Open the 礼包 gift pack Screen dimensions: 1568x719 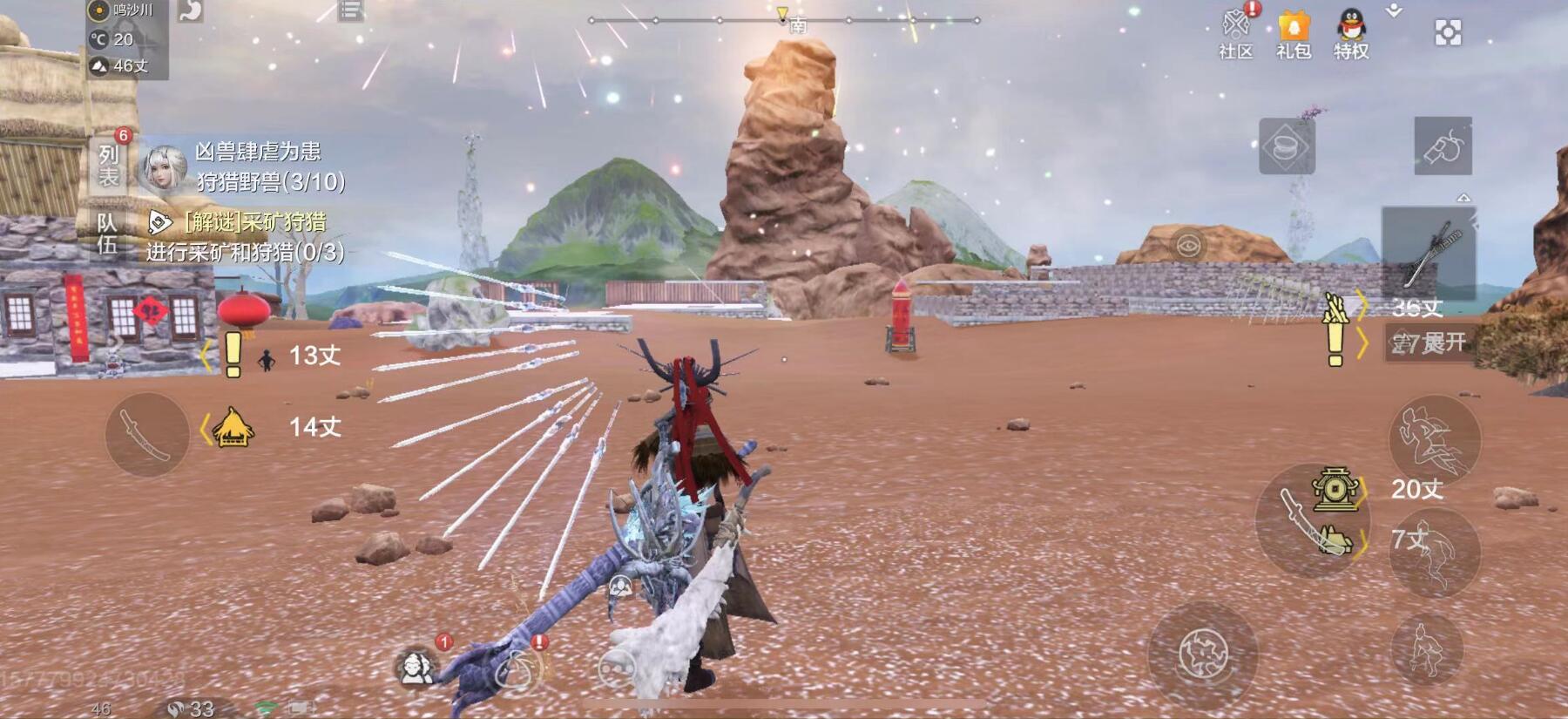pos(1294,33)
